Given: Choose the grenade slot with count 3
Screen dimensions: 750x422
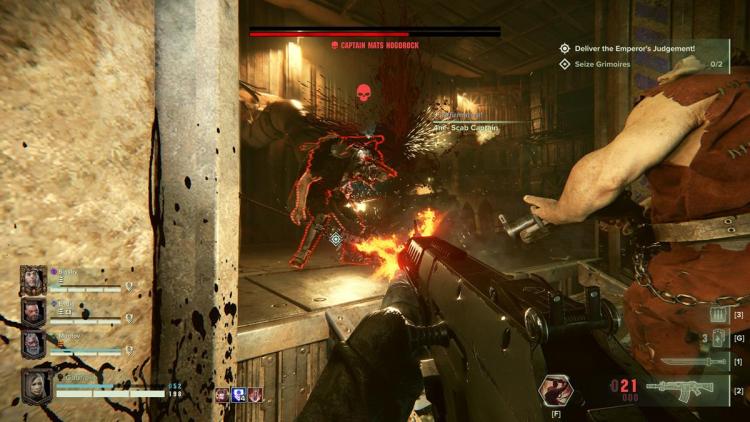Looking at the screenshot, I should (717, 338).
